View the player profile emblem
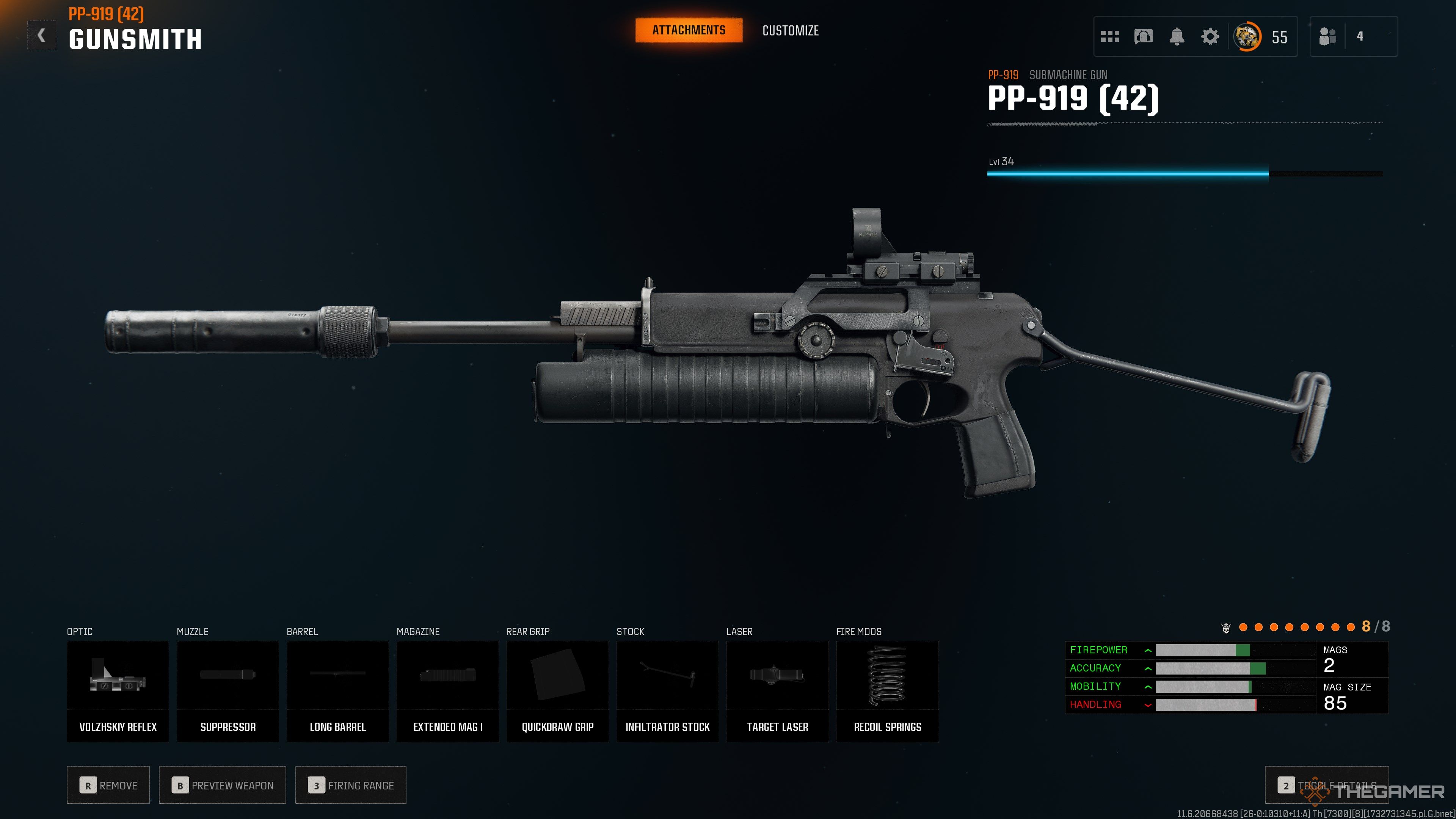This screenshot has width=1456, height=819. [1246, 37]
